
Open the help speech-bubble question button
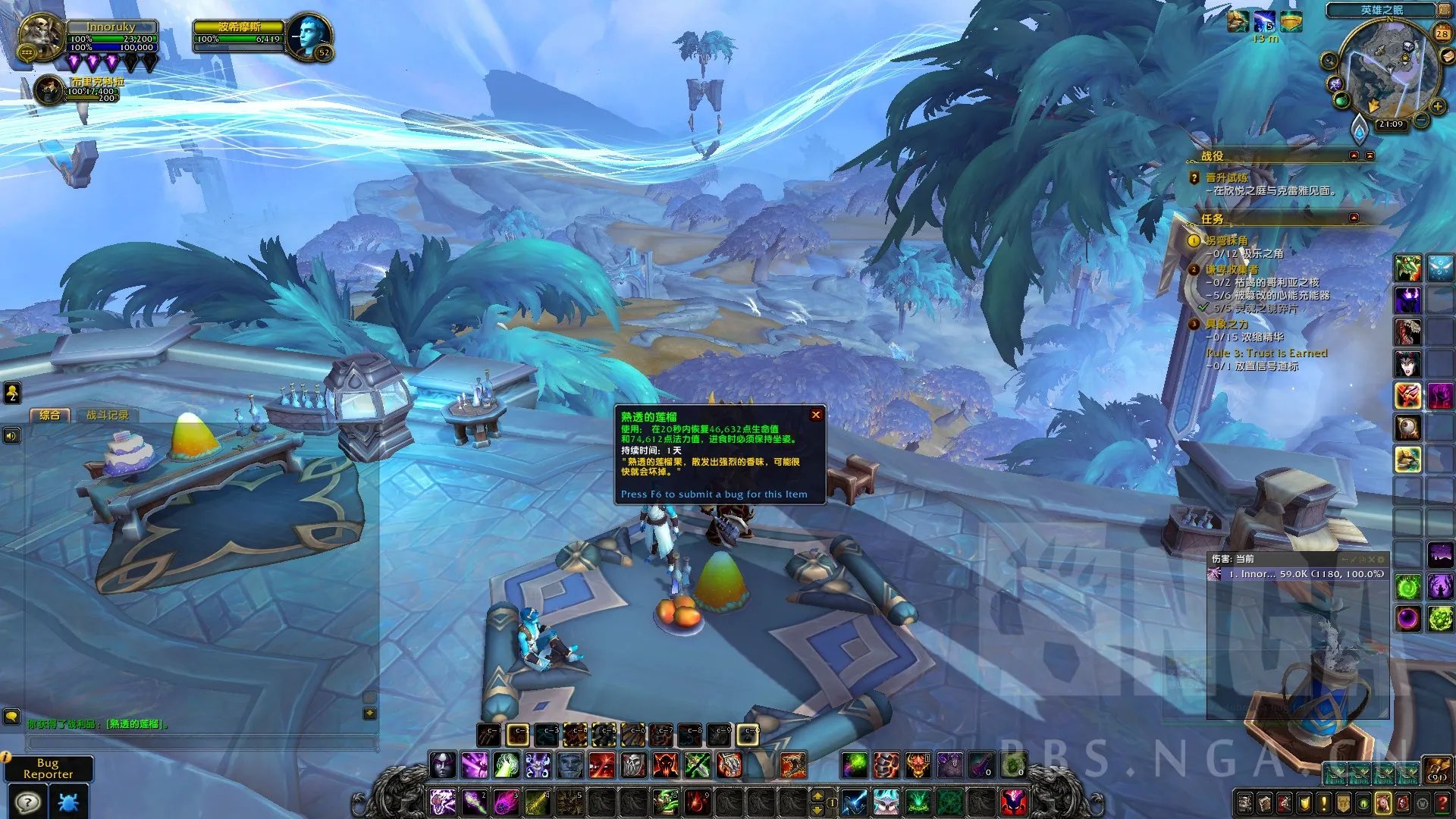click(x=28, y=802)
